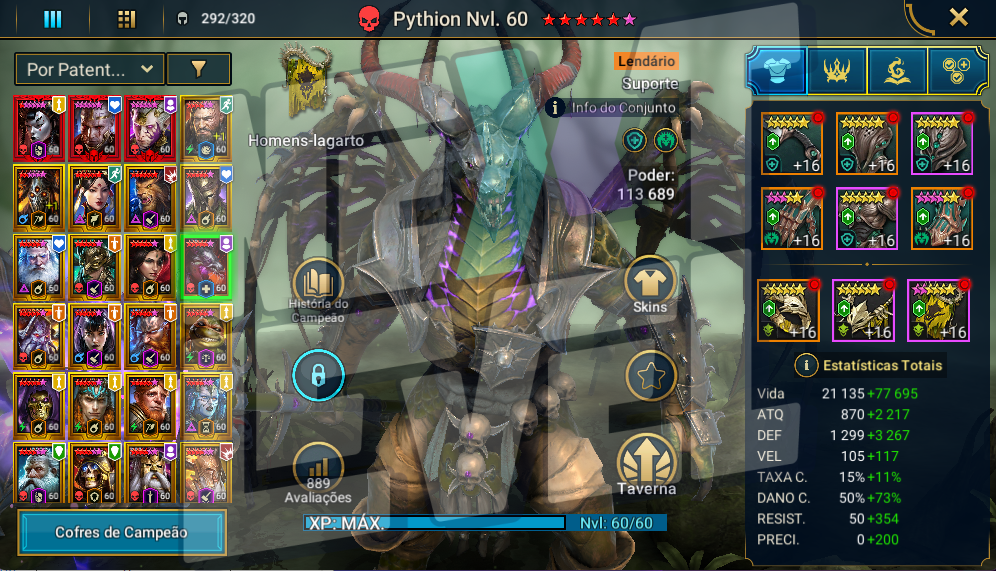Switch to the crown masteries tab
Viewport: 996px width, 571px height.
pos(837,70)
